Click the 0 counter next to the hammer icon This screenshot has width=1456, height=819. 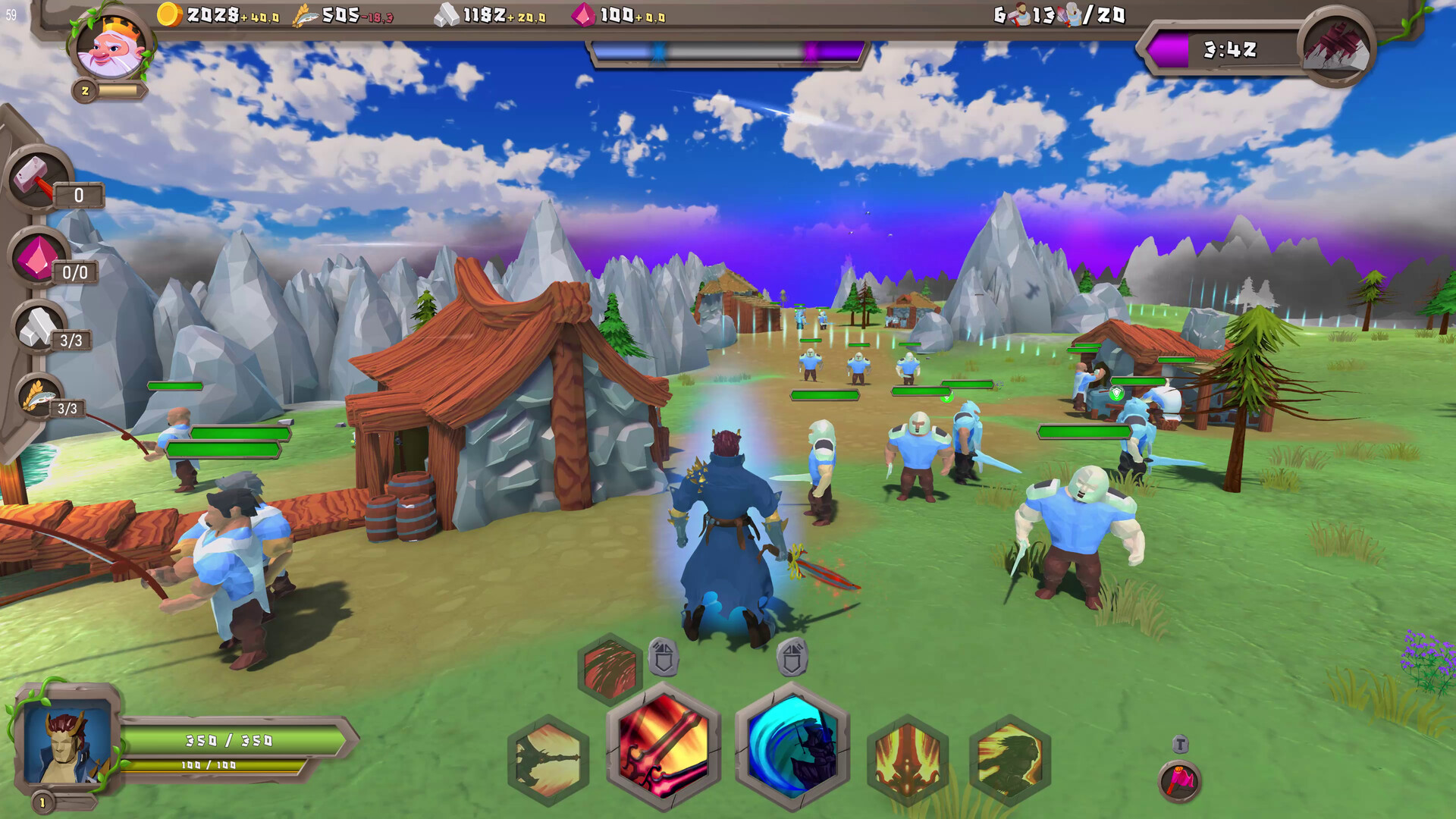pyautogui.click(x=78, y=196)
